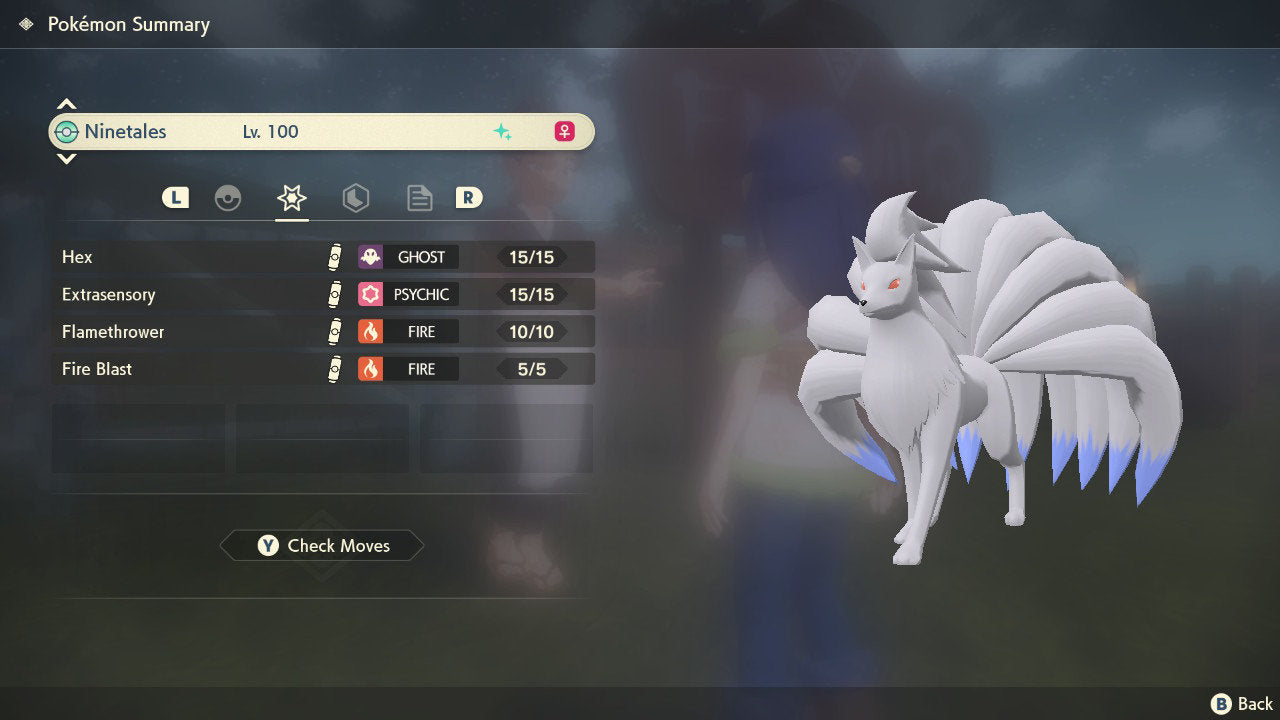Open the document notes tab
This screenshot has height=720, width=1280.
tap(419, 198)
